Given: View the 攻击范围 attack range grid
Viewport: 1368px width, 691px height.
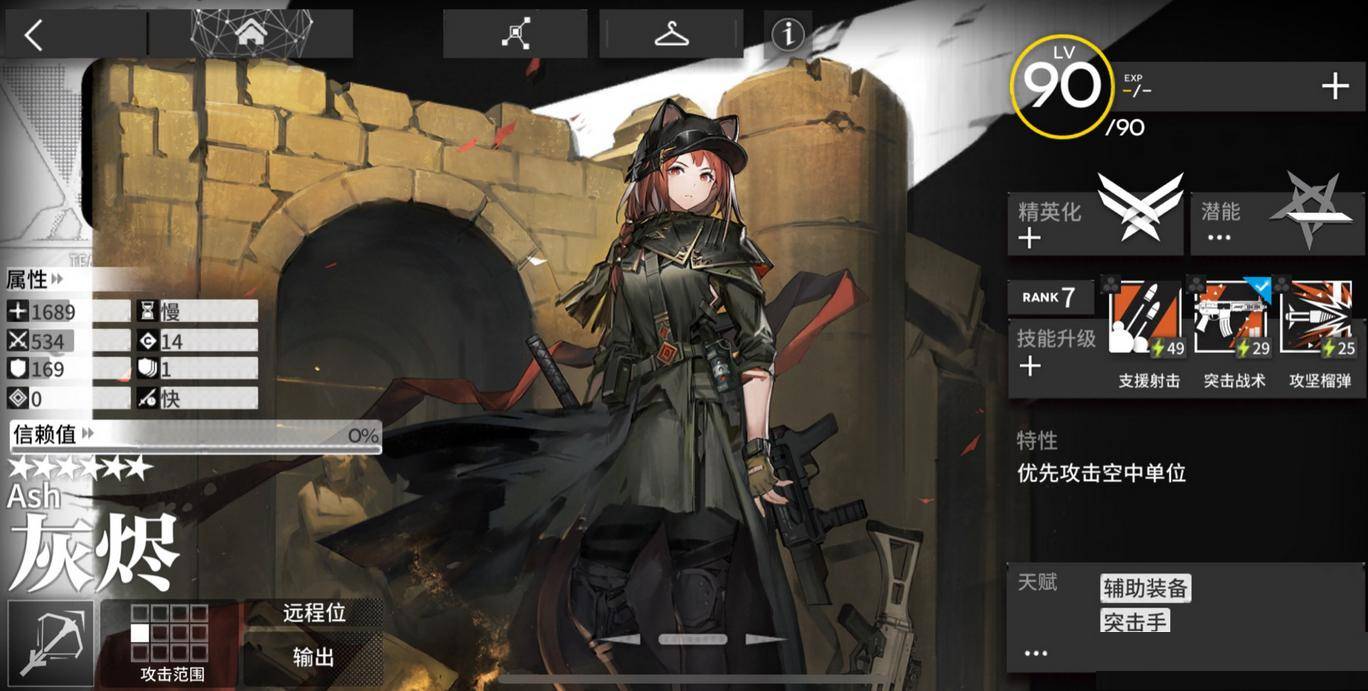Looking at the screenshot, I should tap(170, 642).
